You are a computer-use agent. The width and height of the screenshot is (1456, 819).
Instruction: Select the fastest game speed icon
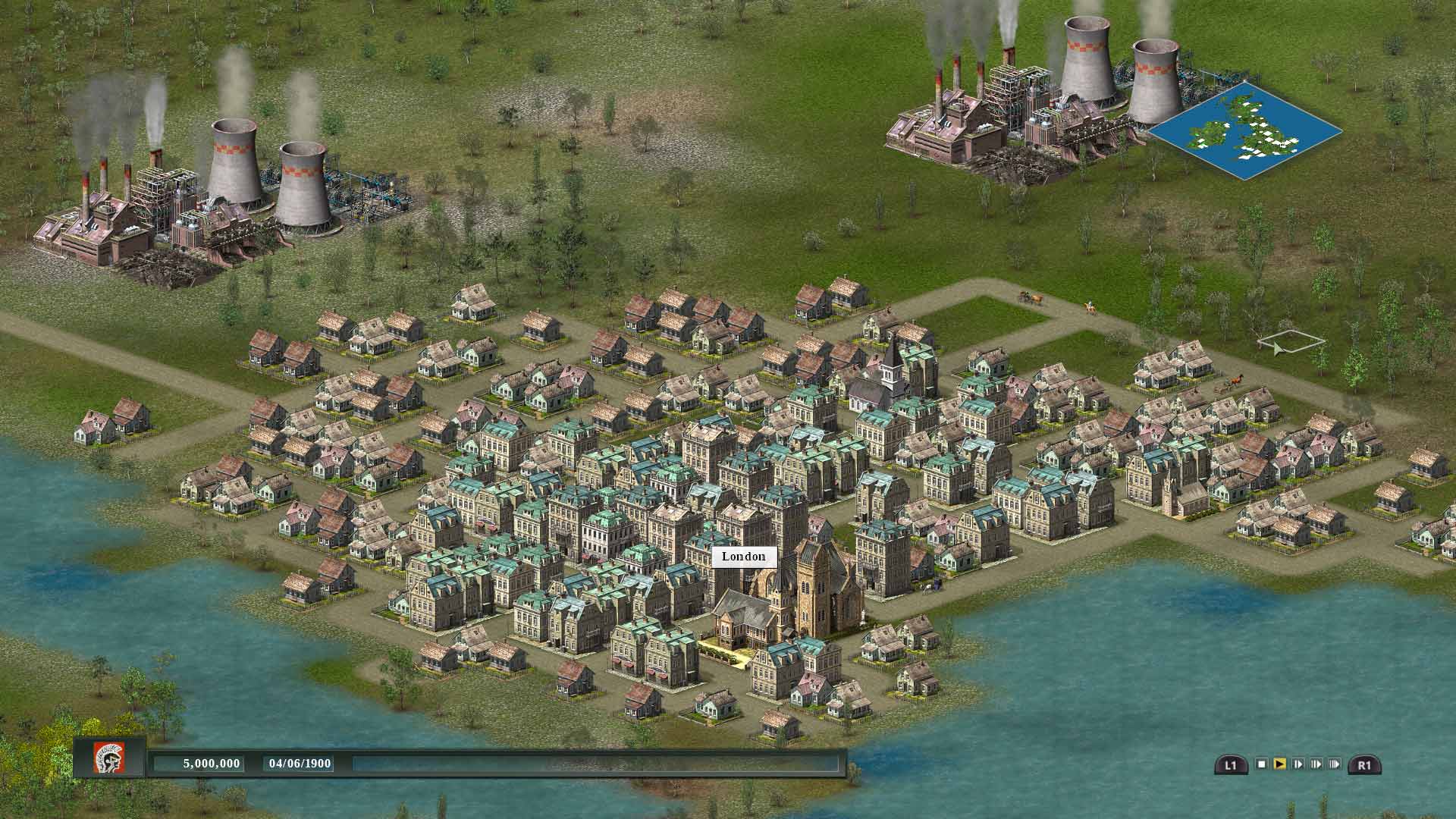[1335, 764]
